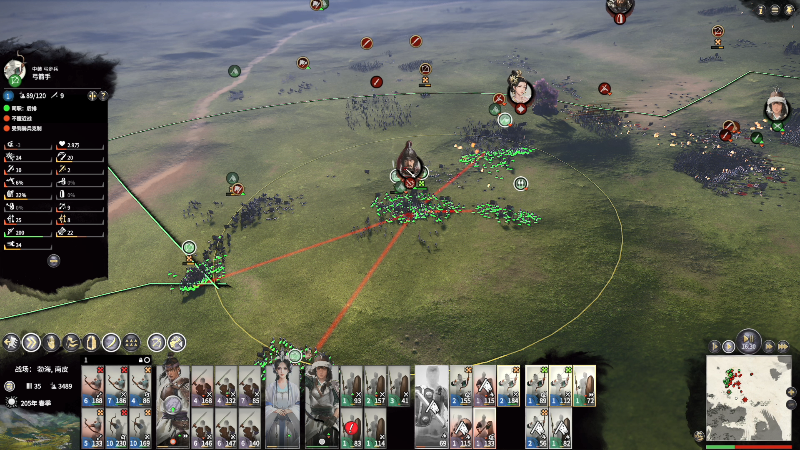Viewport: 800px width, 450px height.
Task: Toggle the run movement double-chevron button
Action: [x=31, y=342]
